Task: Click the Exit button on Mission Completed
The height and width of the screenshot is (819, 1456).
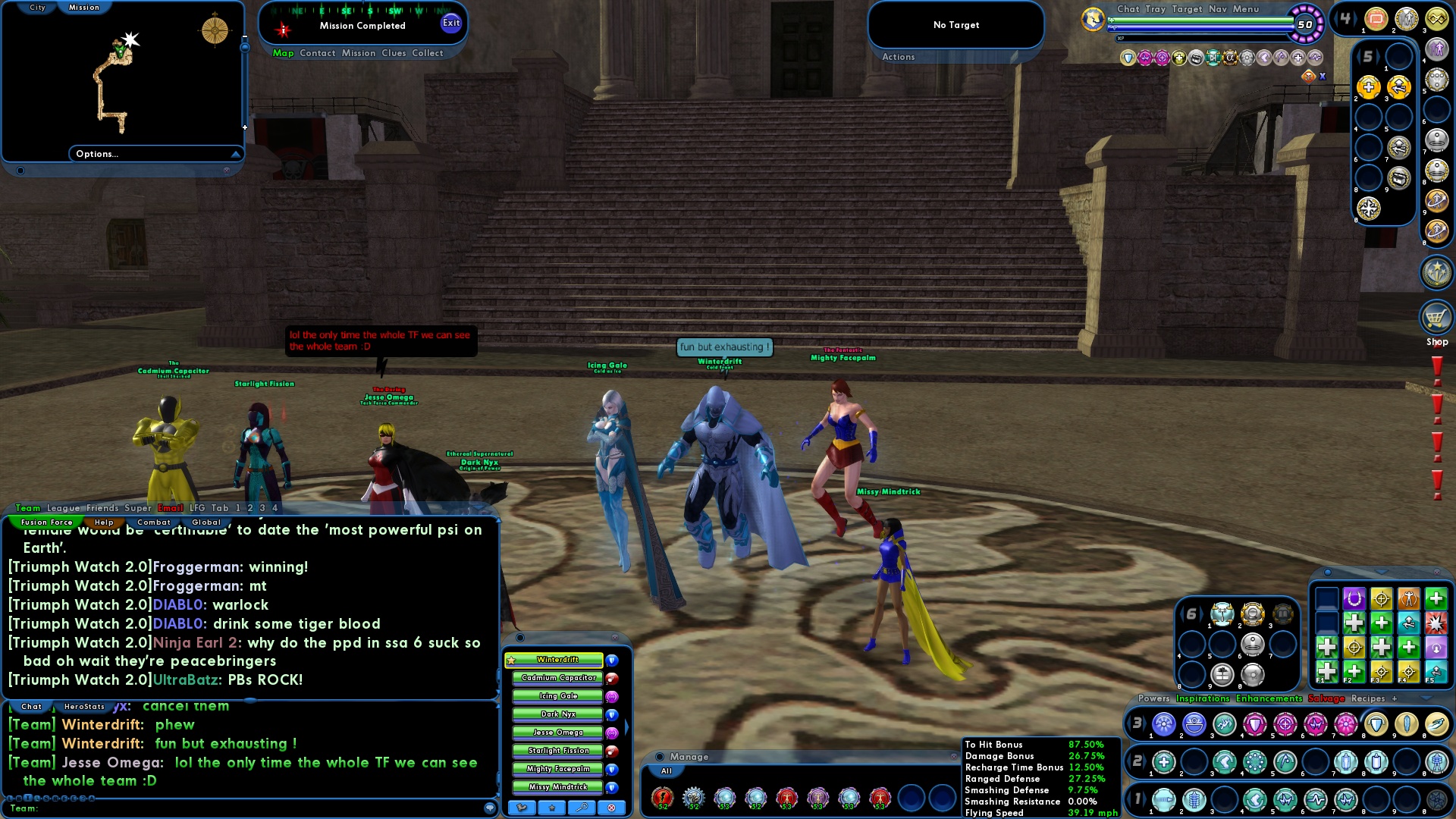Action: (451, 24)
